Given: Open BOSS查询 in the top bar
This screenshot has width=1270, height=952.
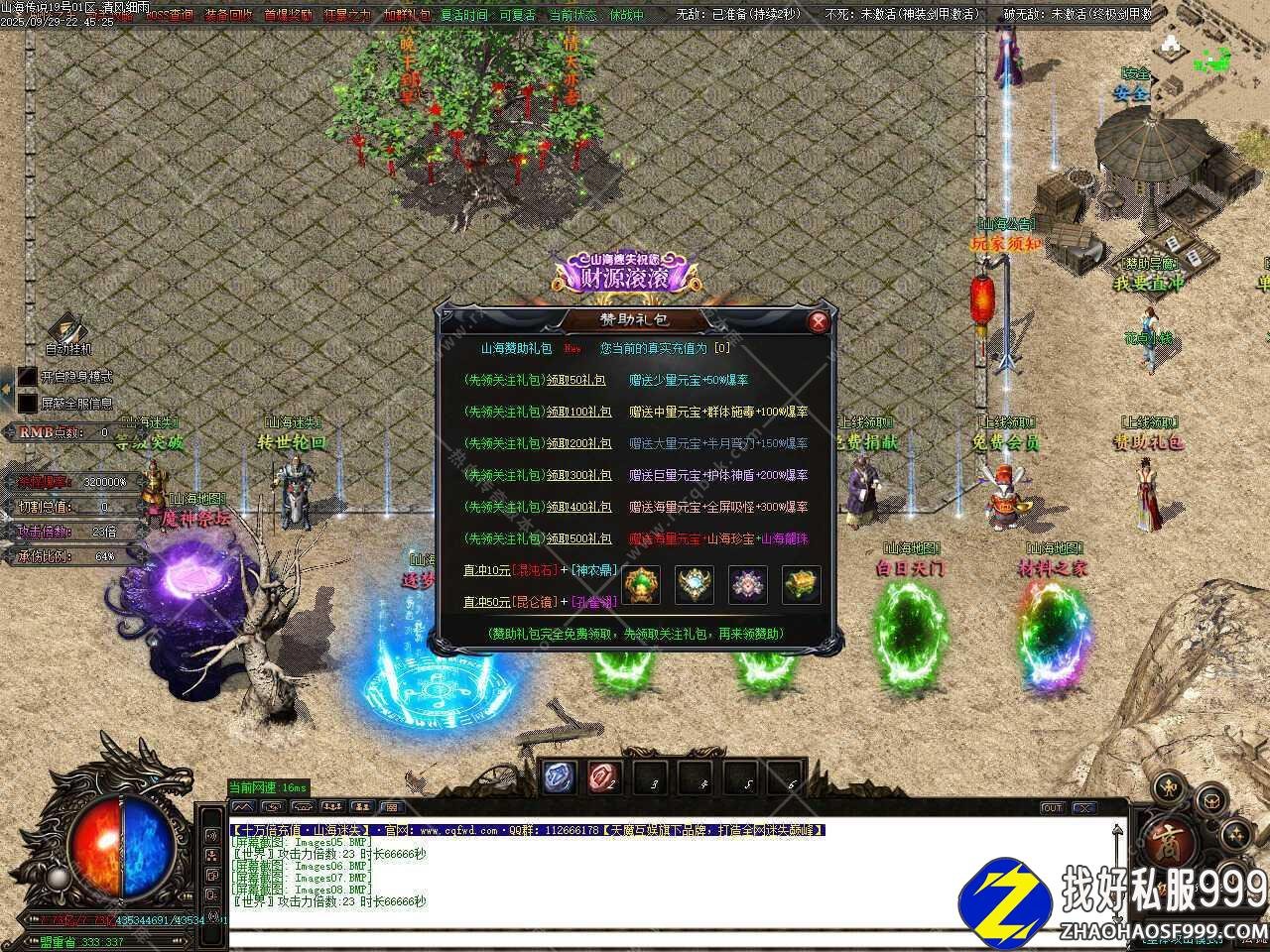Looking at the screenshot, I should point(170,15).
